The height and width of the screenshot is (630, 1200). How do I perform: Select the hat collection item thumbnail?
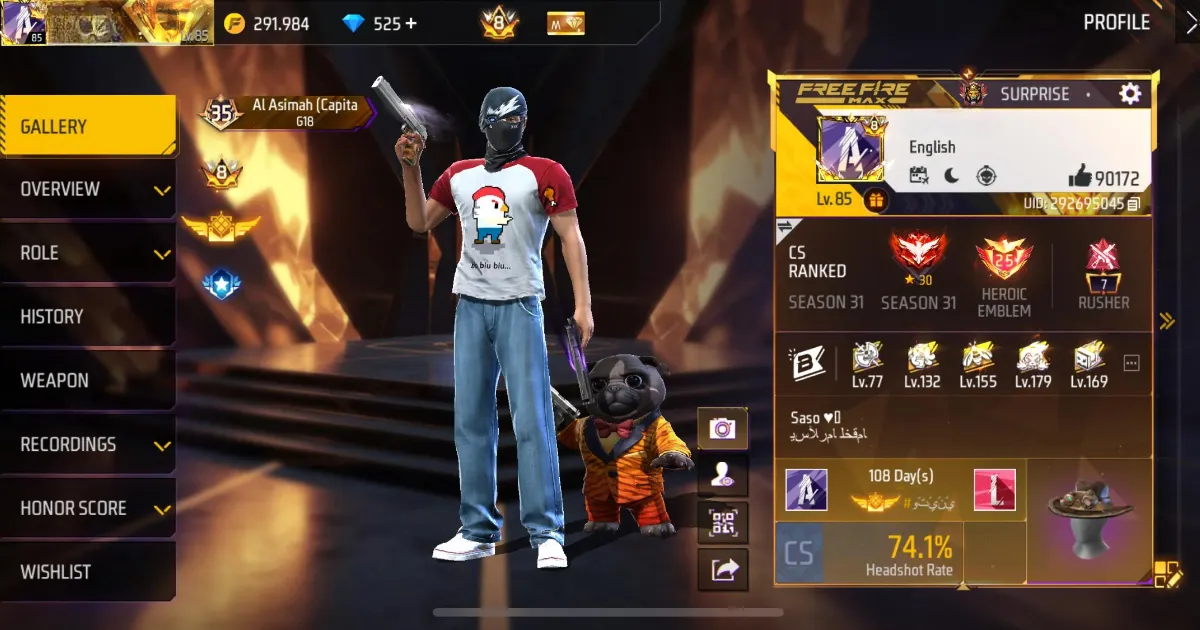coord(1090,520)
